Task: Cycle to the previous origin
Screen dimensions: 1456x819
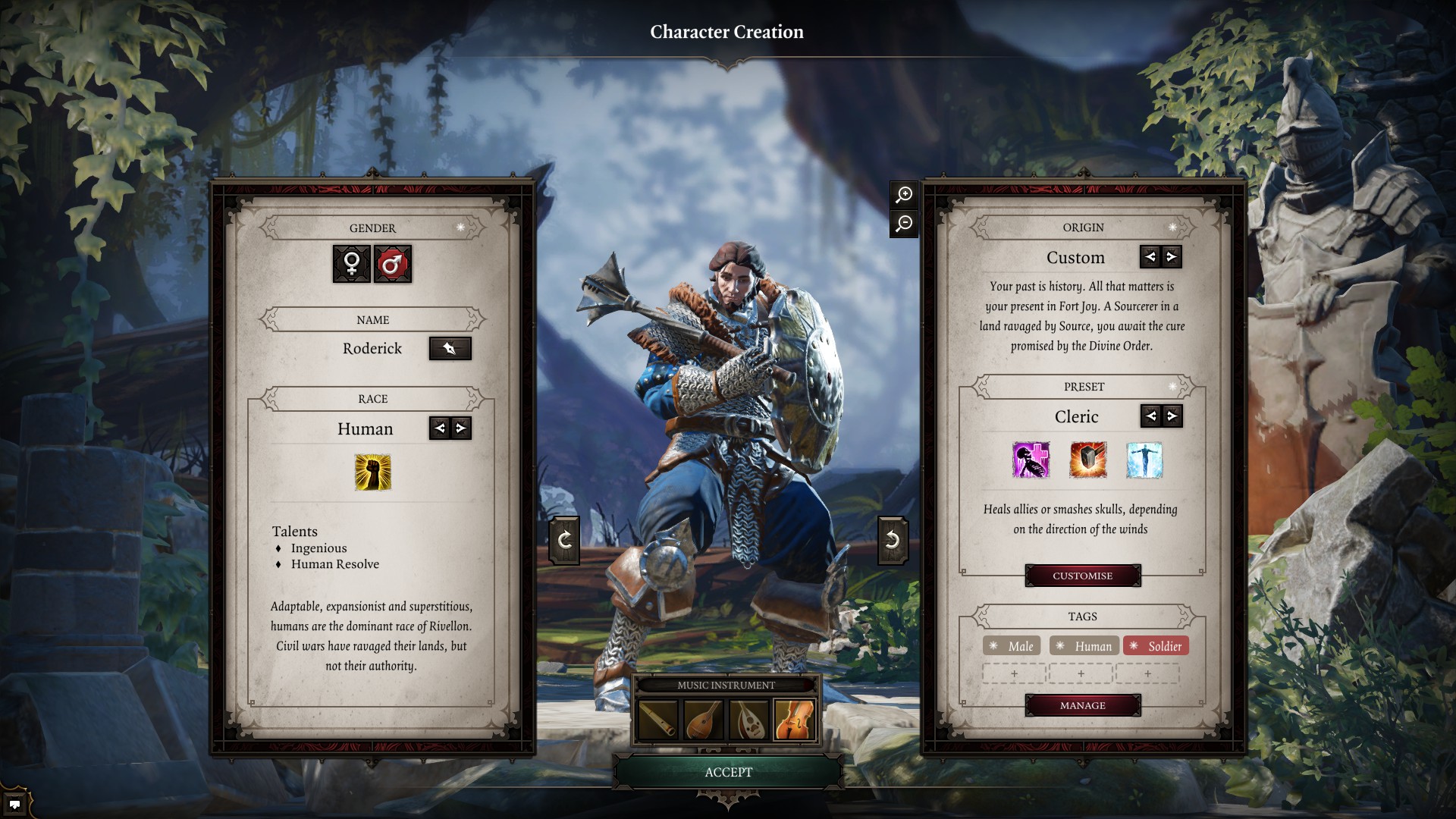Action: (x=1150, y=257)
